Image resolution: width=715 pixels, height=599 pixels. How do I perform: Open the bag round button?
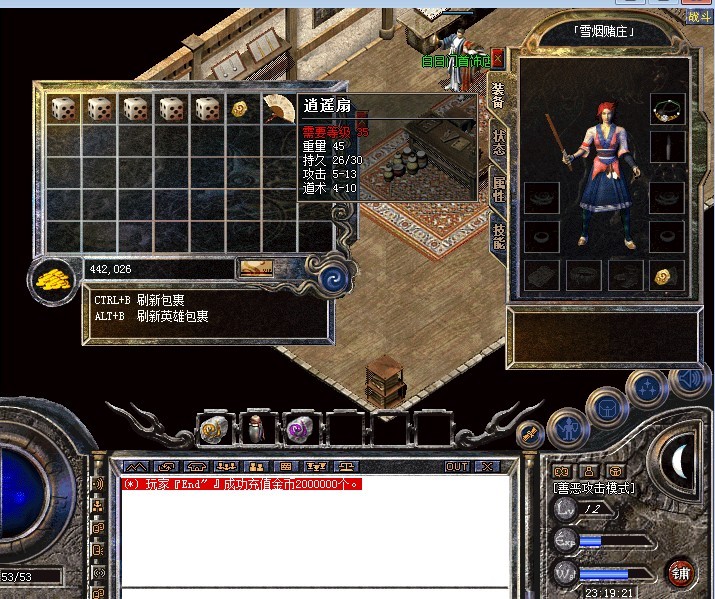(x=607, y=405)
